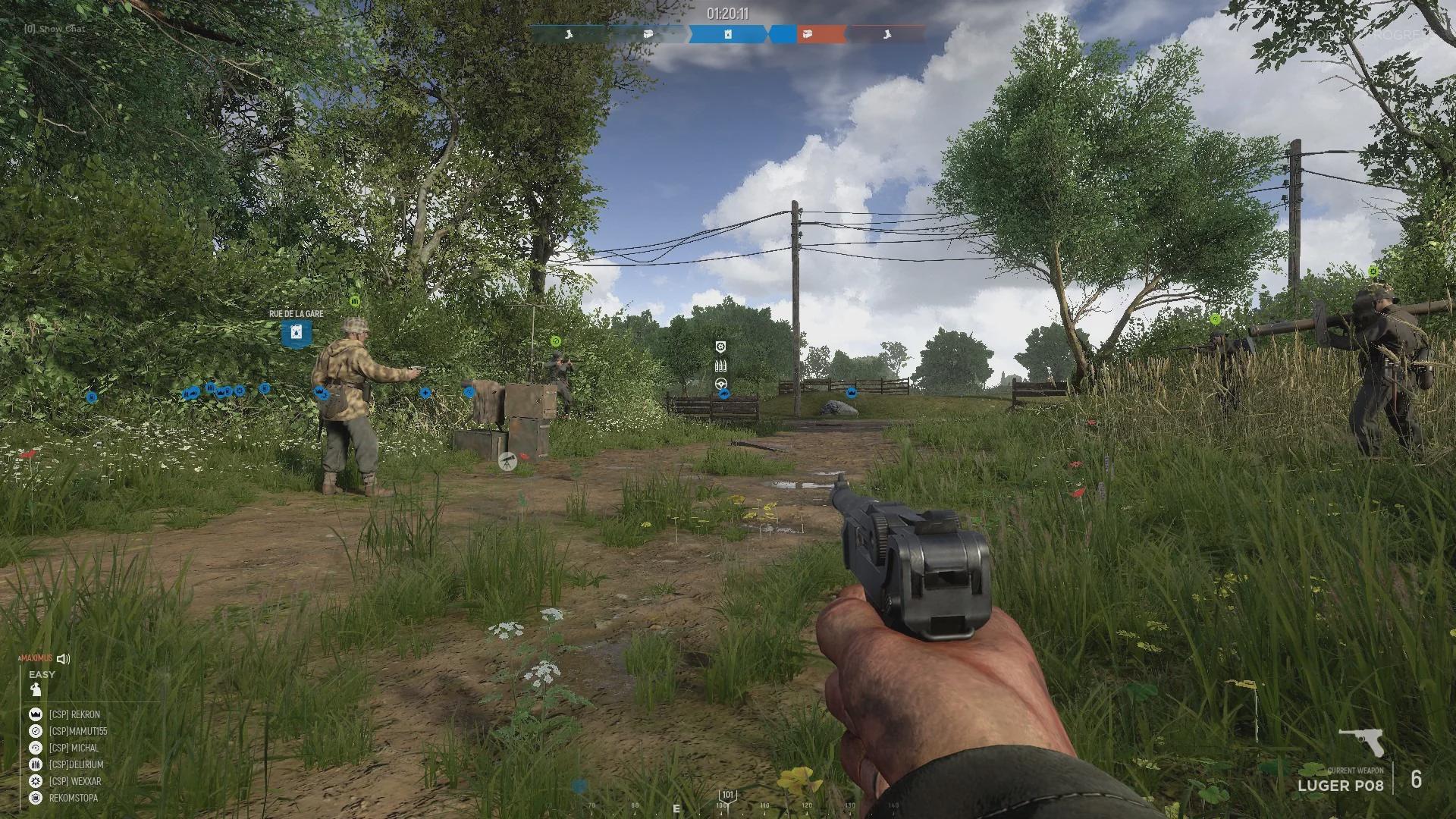Pick [CSP] WEXXAR from the squad roster
1456x819 pixels.
[74, 781]
